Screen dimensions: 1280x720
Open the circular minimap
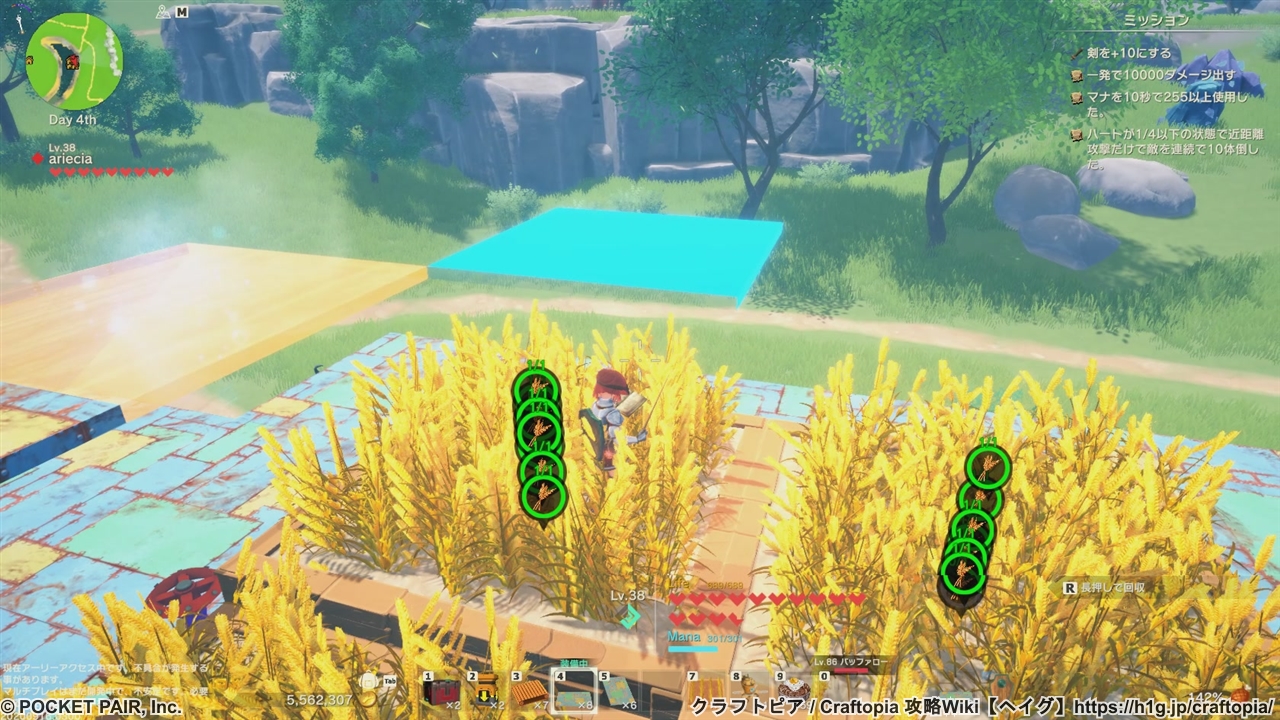coord(74,61)
